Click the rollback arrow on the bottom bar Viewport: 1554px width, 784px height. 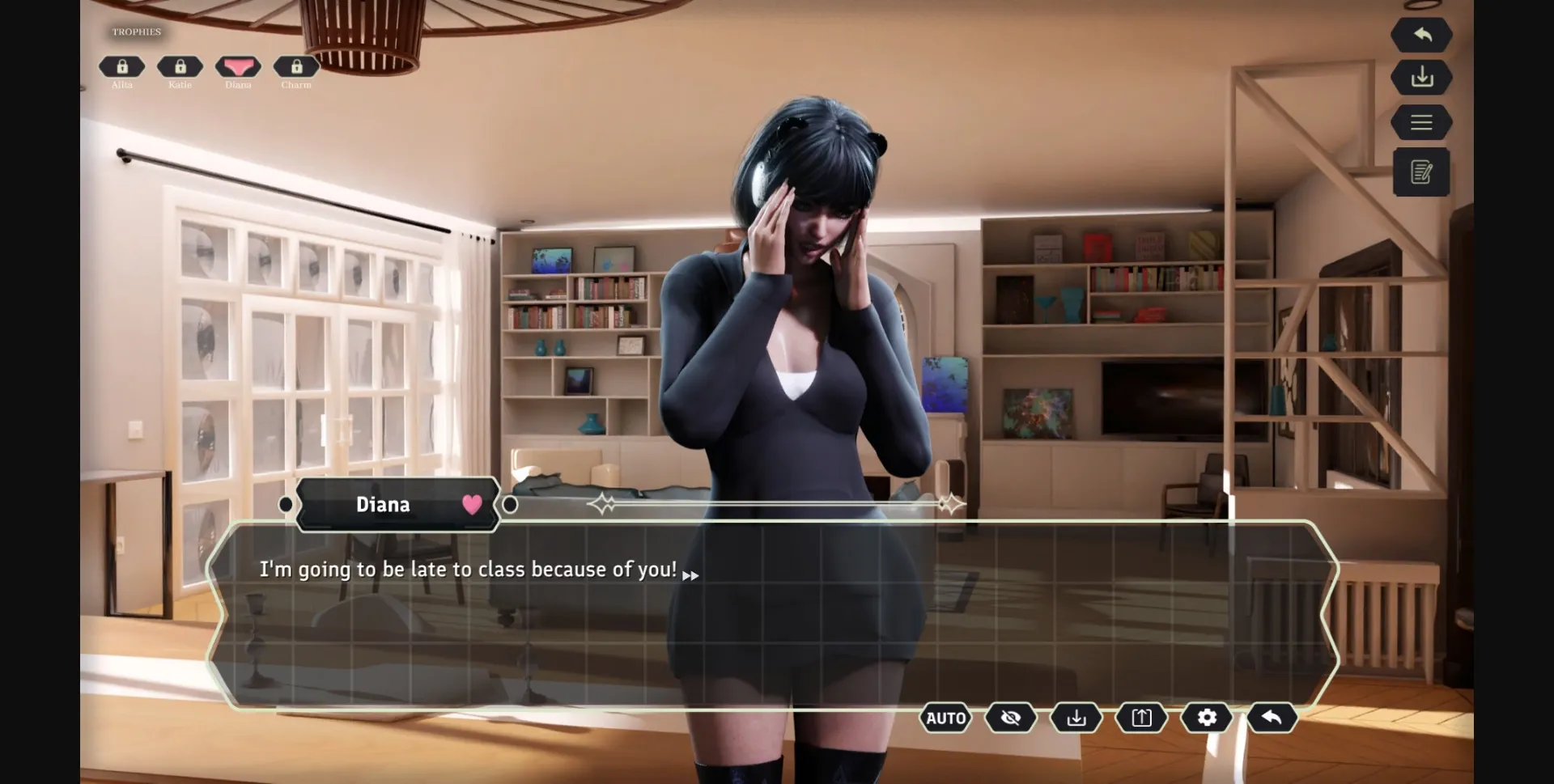pyautogui.click(x=1271, y=718)
